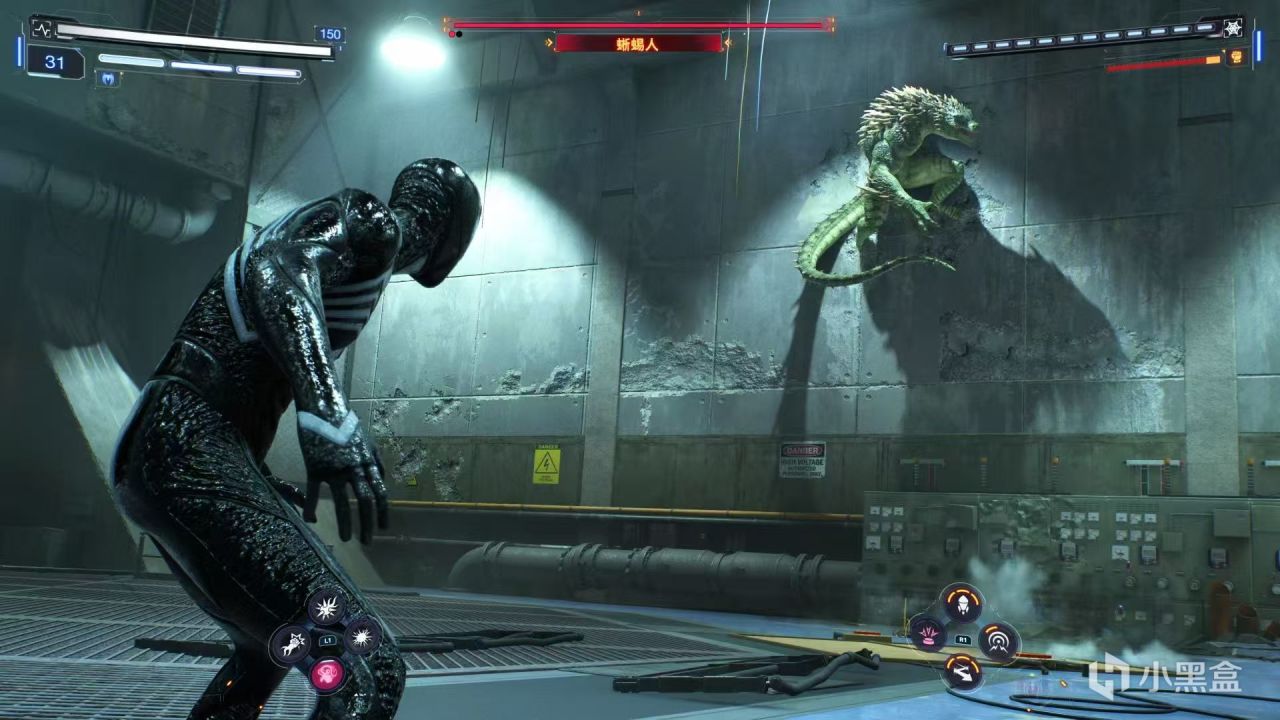Choose the pink web trap gadget
The height and width of the screenshot is (720, 1280).
(x=927, y=634)
